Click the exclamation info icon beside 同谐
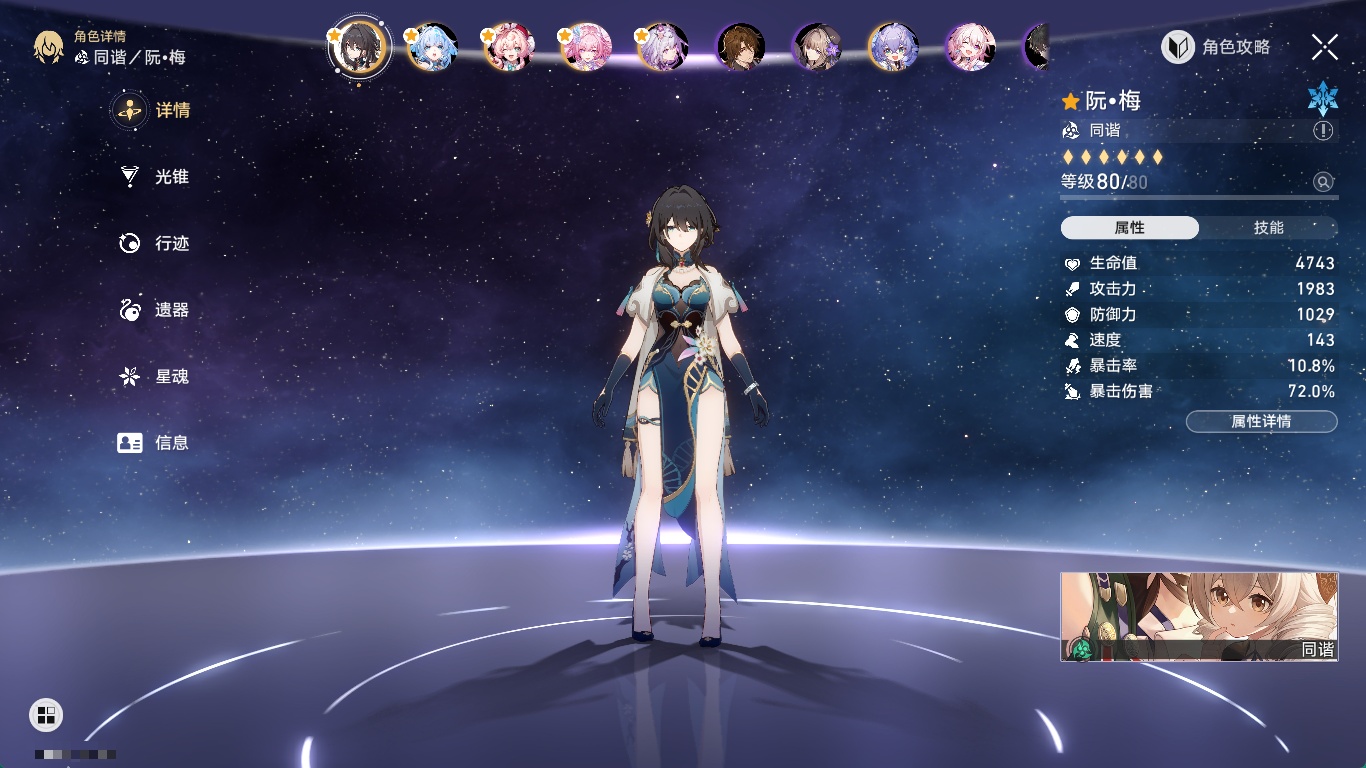 coord(1323,131)
